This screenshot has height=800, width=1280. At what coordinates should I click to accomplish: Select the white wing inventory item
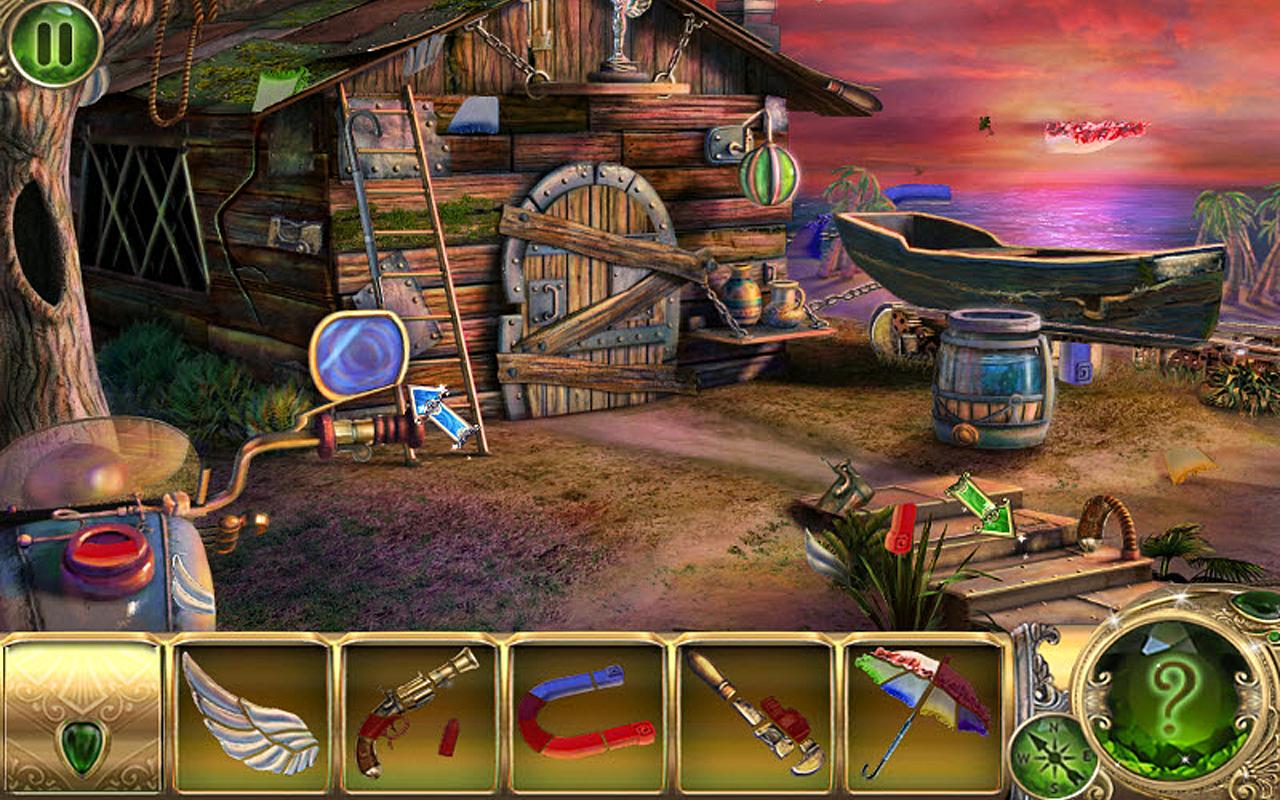(250, 713)
